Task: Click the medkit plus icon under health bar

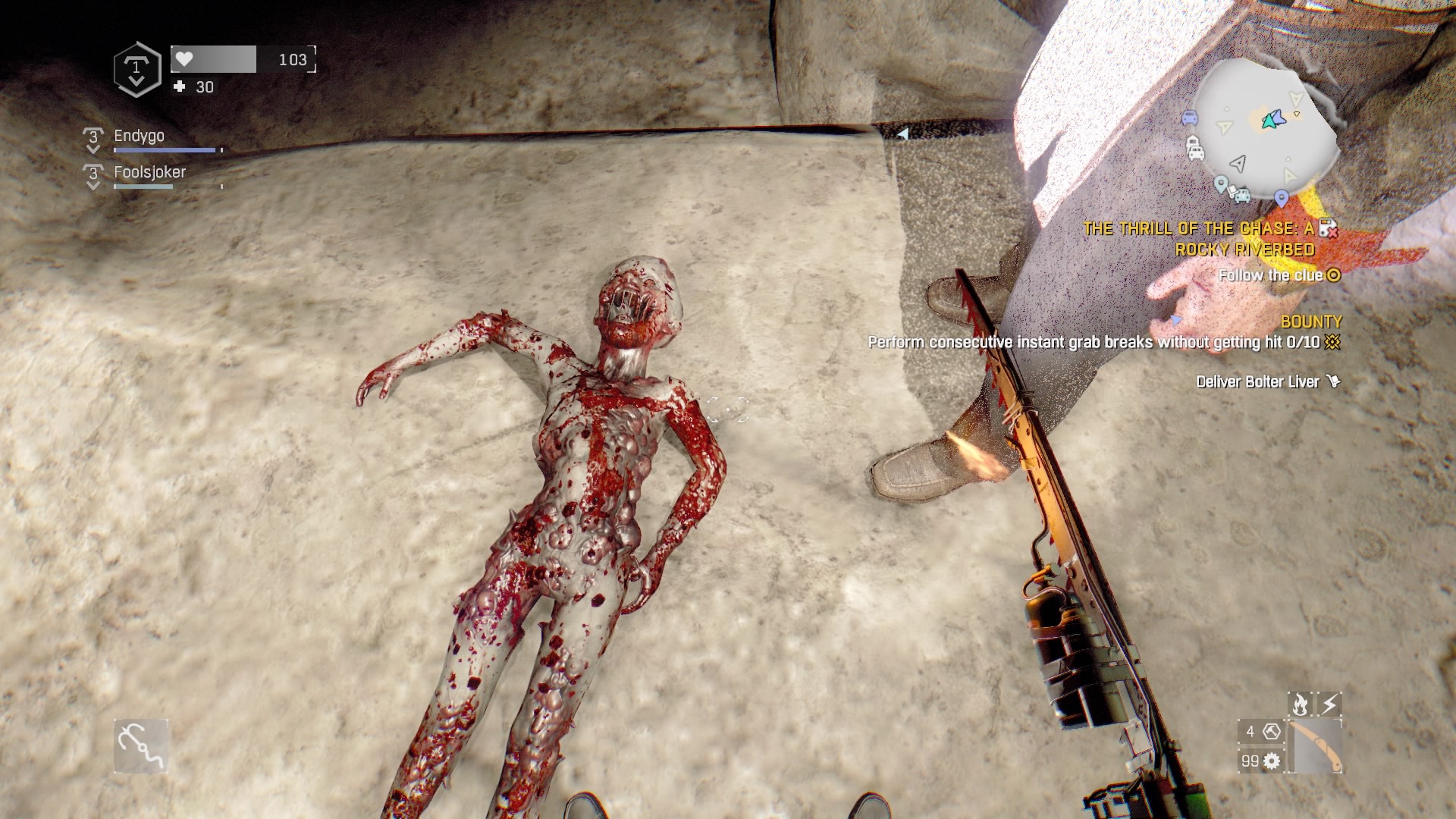Action: tap(179, 88)
